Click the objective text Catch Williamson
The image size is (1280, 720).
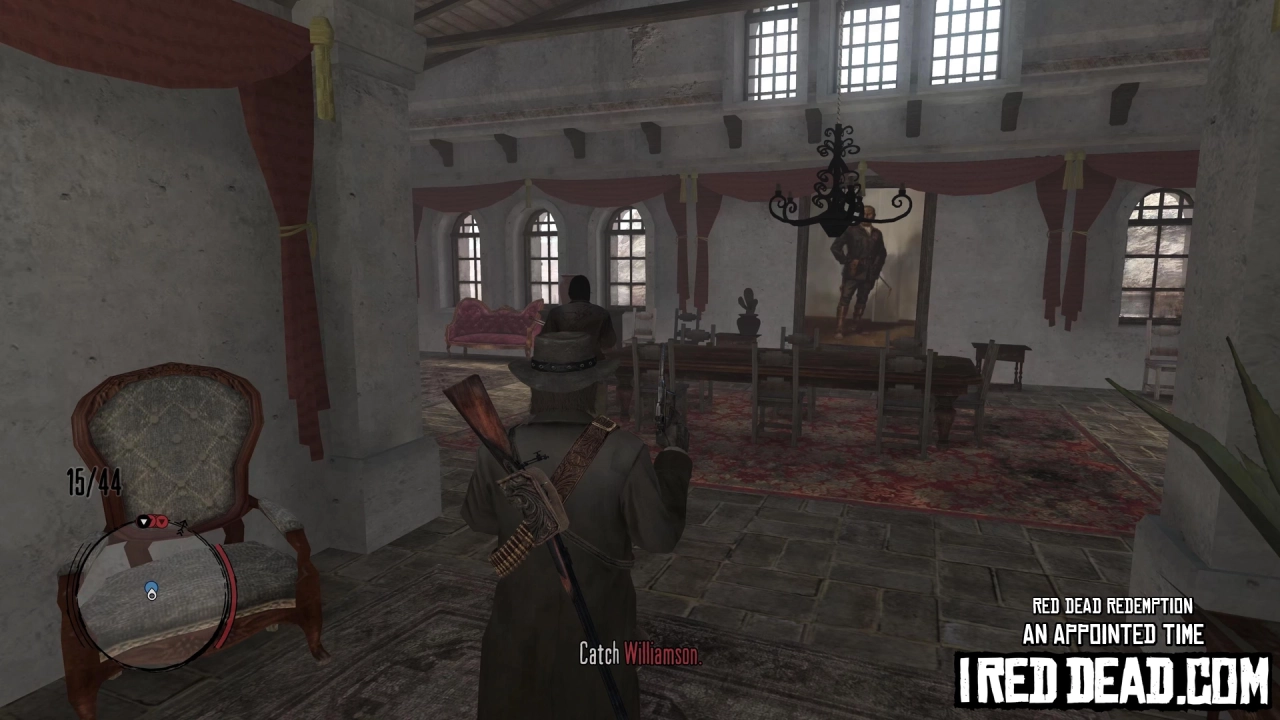(x=641, y=655)
